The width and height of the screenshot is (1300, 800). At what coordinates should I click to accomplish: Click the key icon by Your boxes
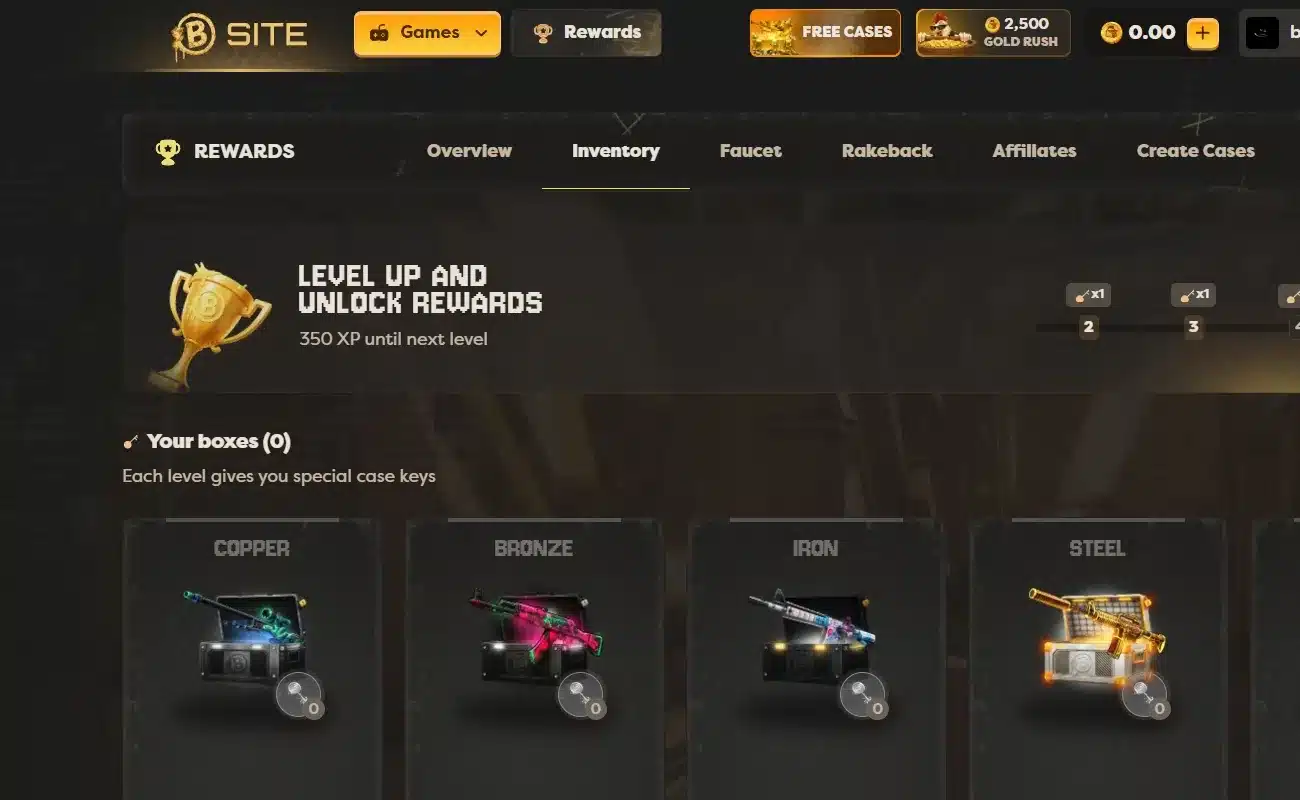131,440
